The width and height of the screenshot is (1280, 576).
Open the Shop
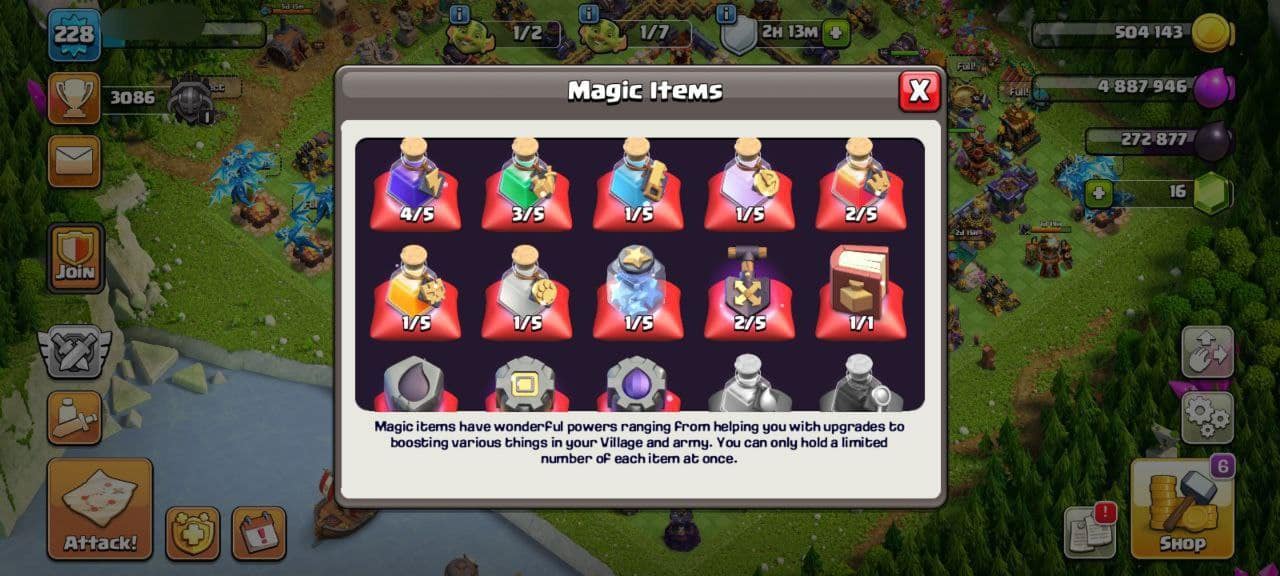1182,508
